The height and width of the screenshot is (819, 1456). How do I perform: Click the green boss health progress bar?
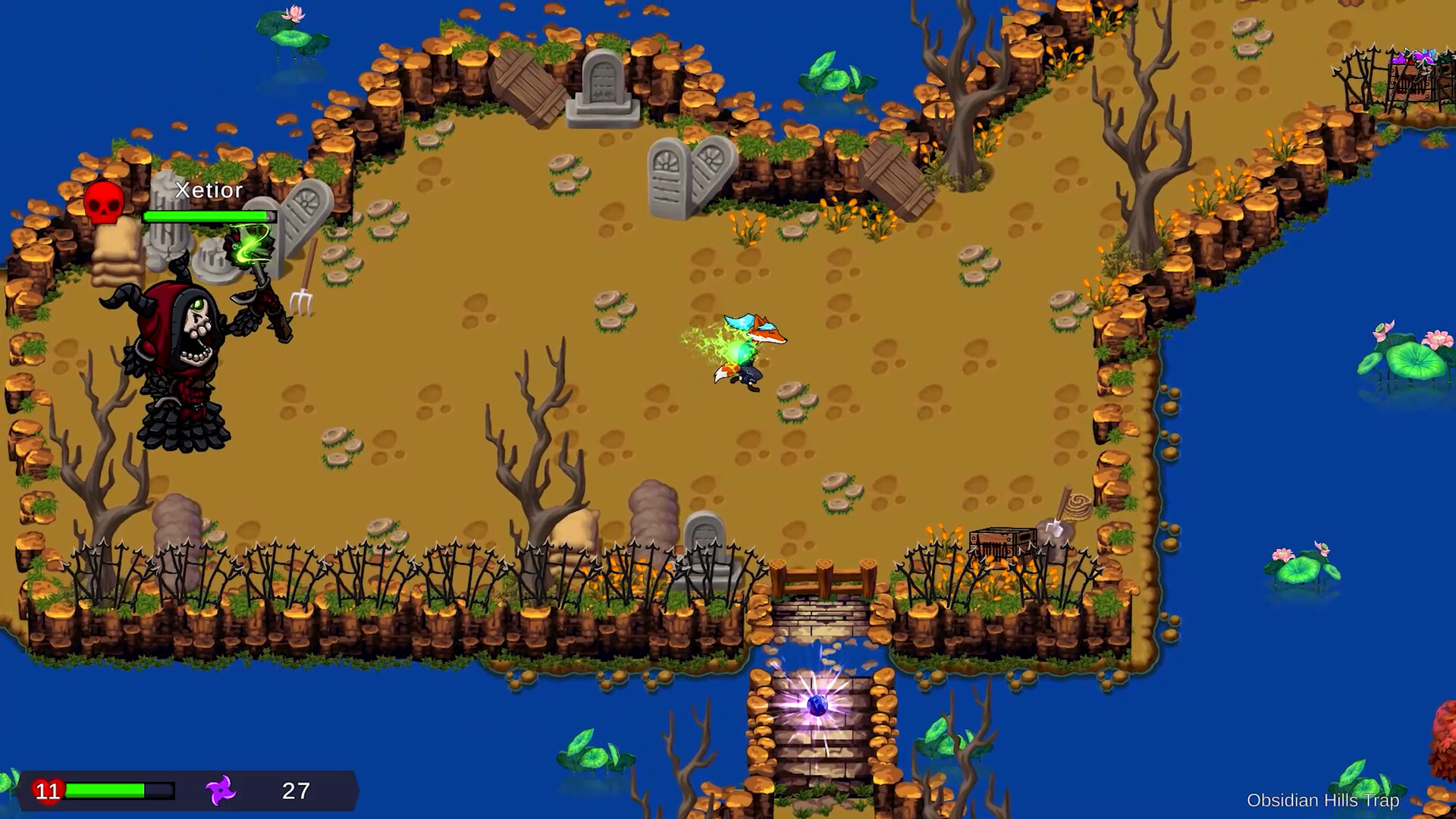click(205, 216)
